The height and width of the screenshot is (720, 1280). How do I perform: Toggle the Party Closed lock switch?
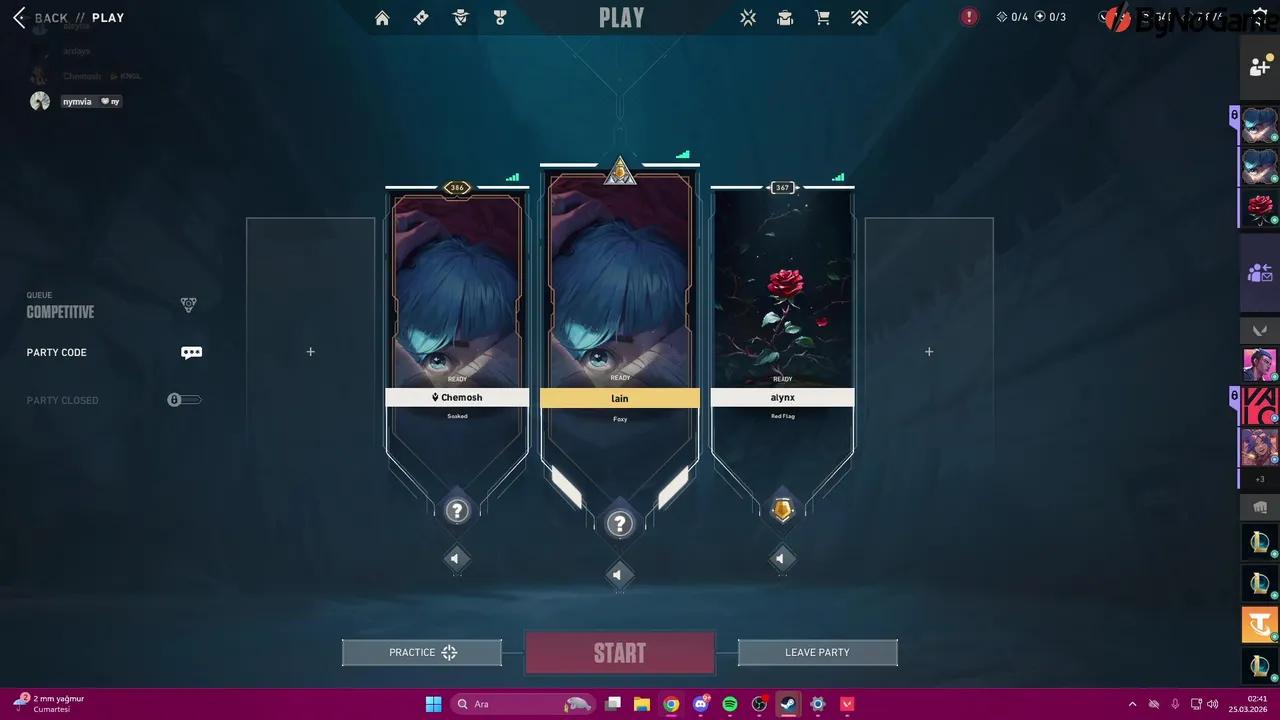(184, 400)
